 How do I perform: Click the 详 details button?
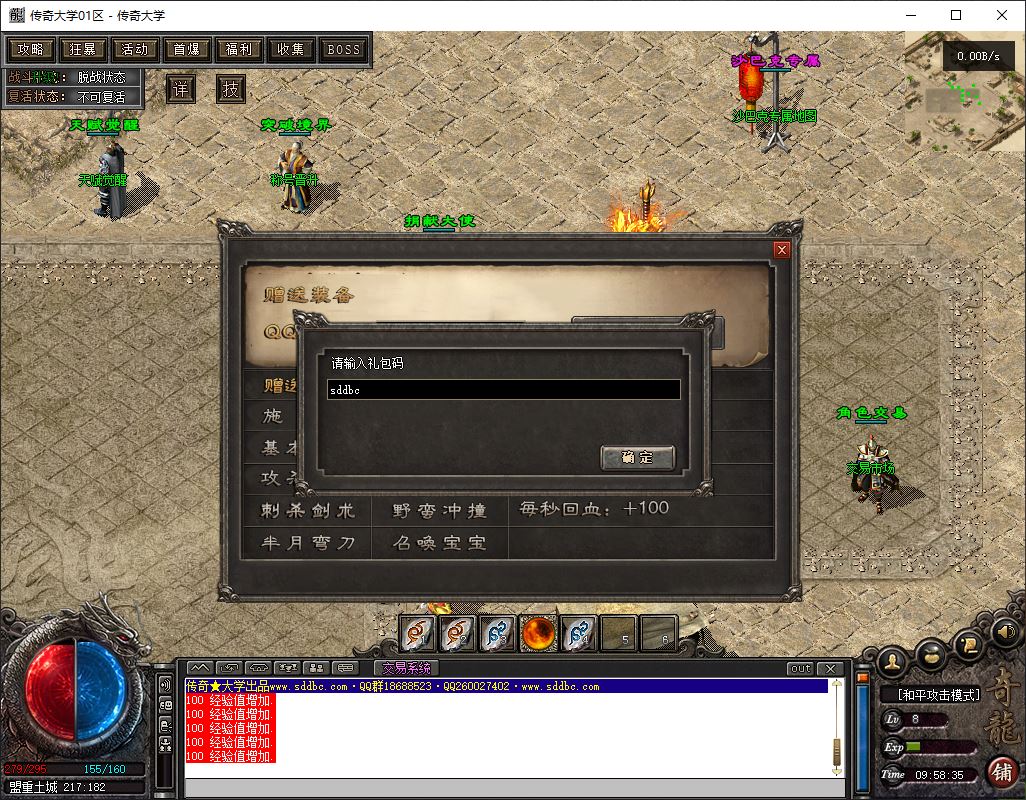180,88
